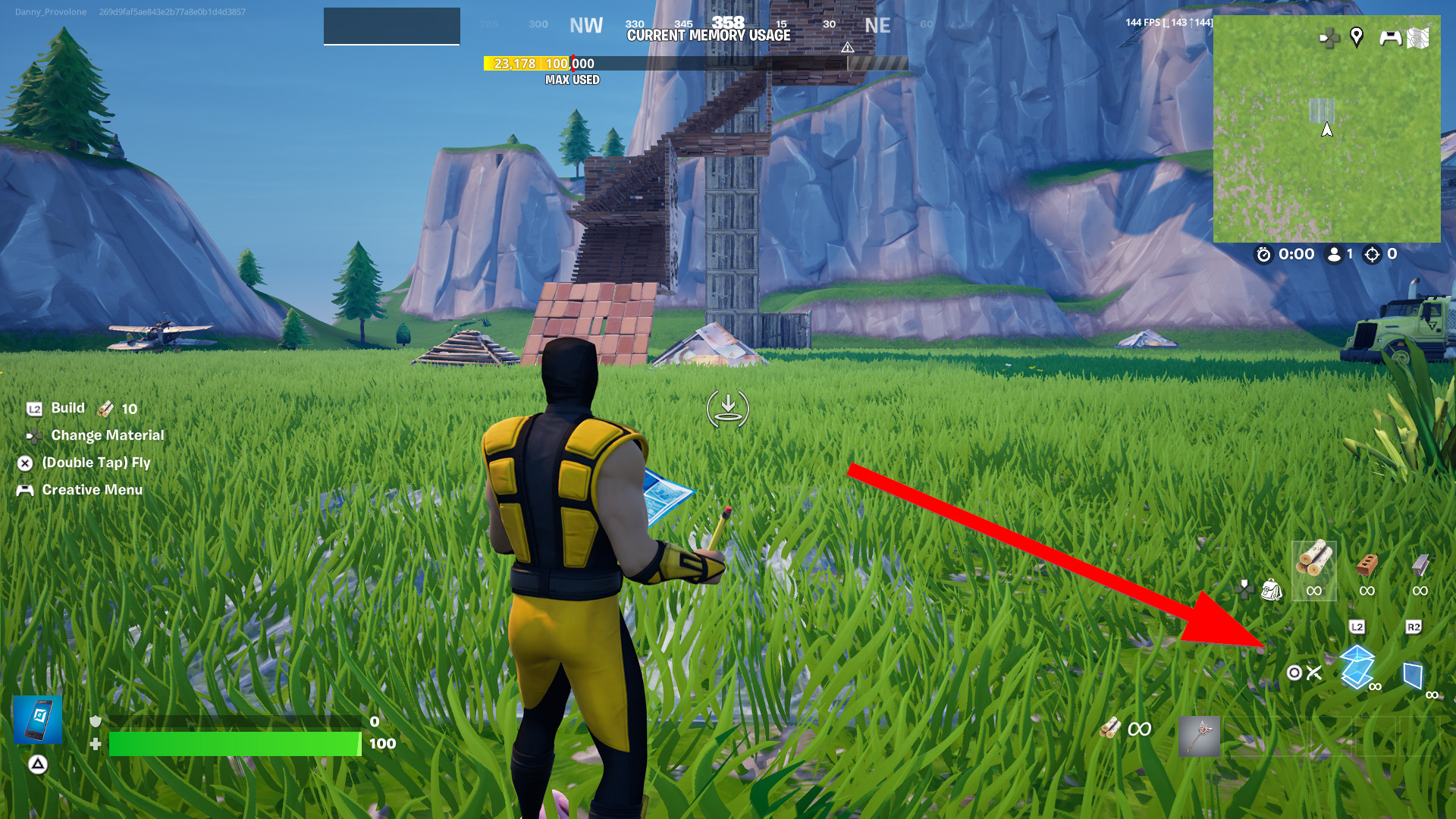This screenshot has width=1456, height=819.
Task: Select the blue wall build piece
Action: (1413, 674)
